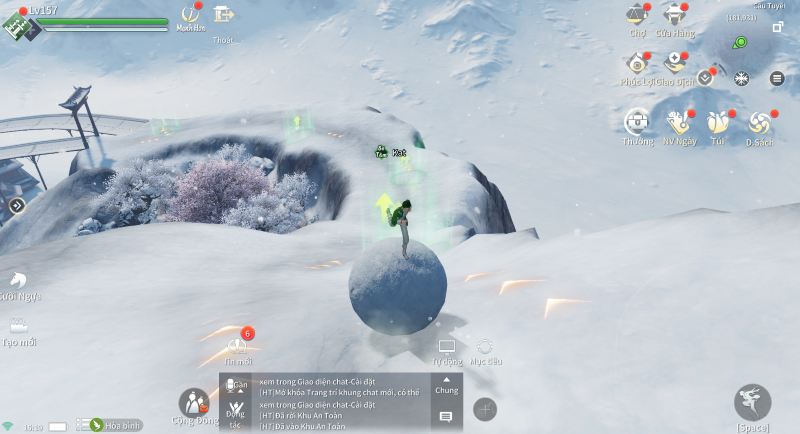
Task: Claim rewards from the Thưởng chest
Action: [x=638, y=123]
